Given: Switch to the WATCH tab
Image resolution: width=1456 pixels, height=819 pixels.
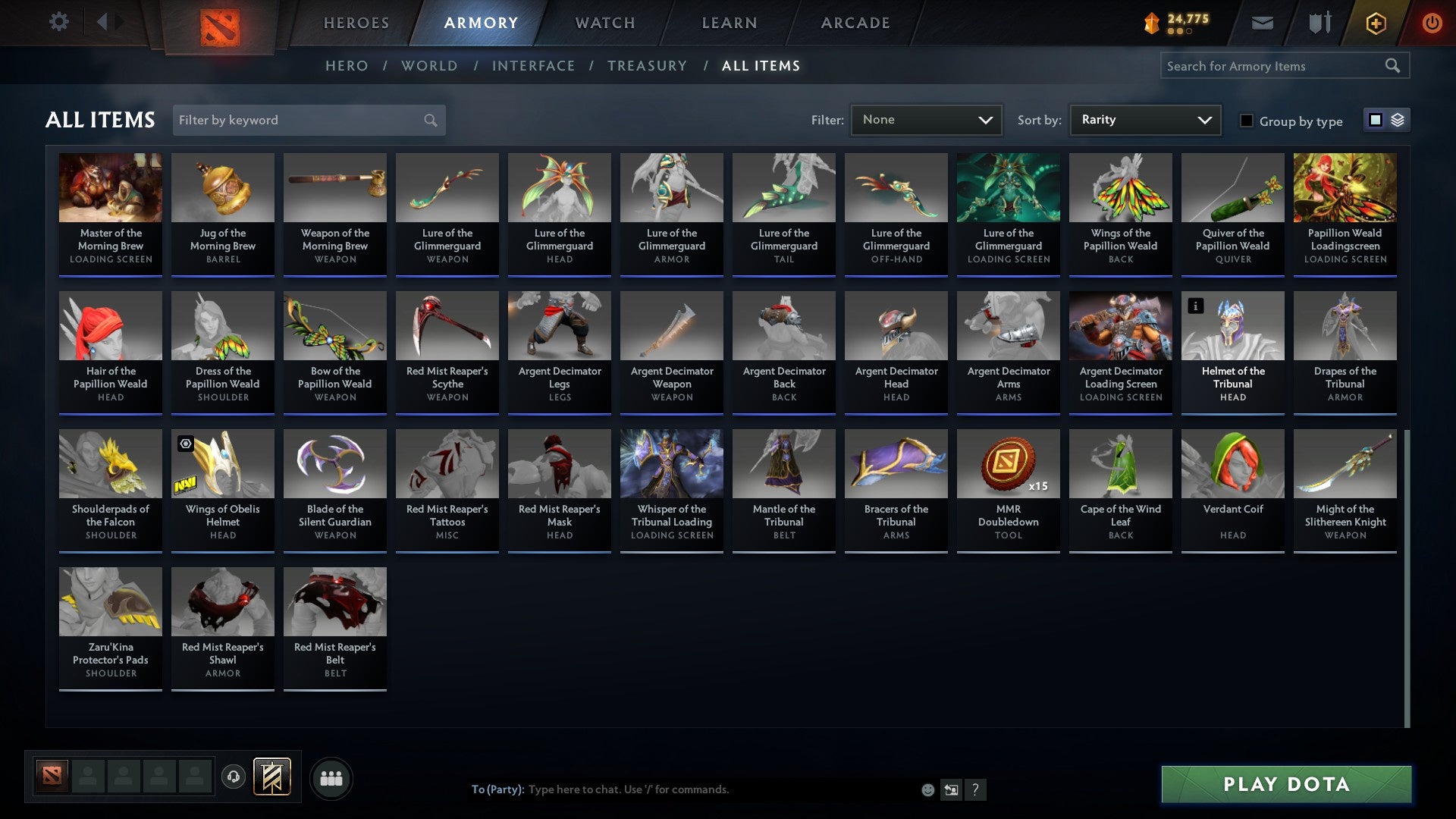Looking at the screenshot, I should (605, 23).
